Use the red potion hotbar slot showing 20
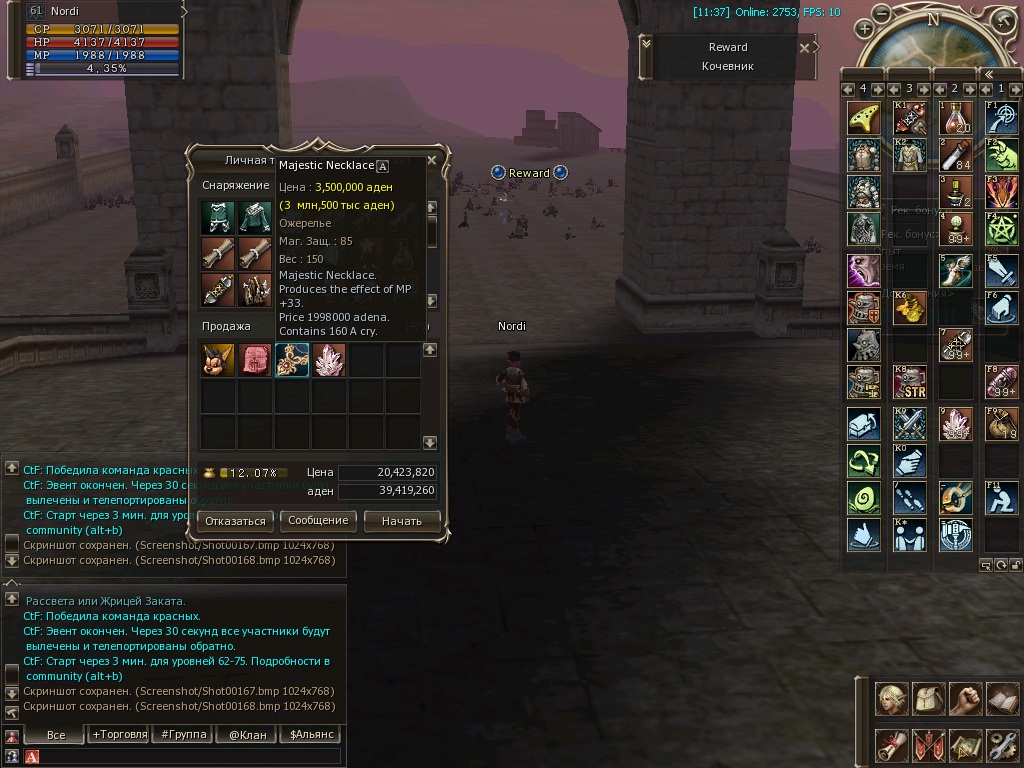Viewport: 1024px width, 768px height. click(956, 117)
